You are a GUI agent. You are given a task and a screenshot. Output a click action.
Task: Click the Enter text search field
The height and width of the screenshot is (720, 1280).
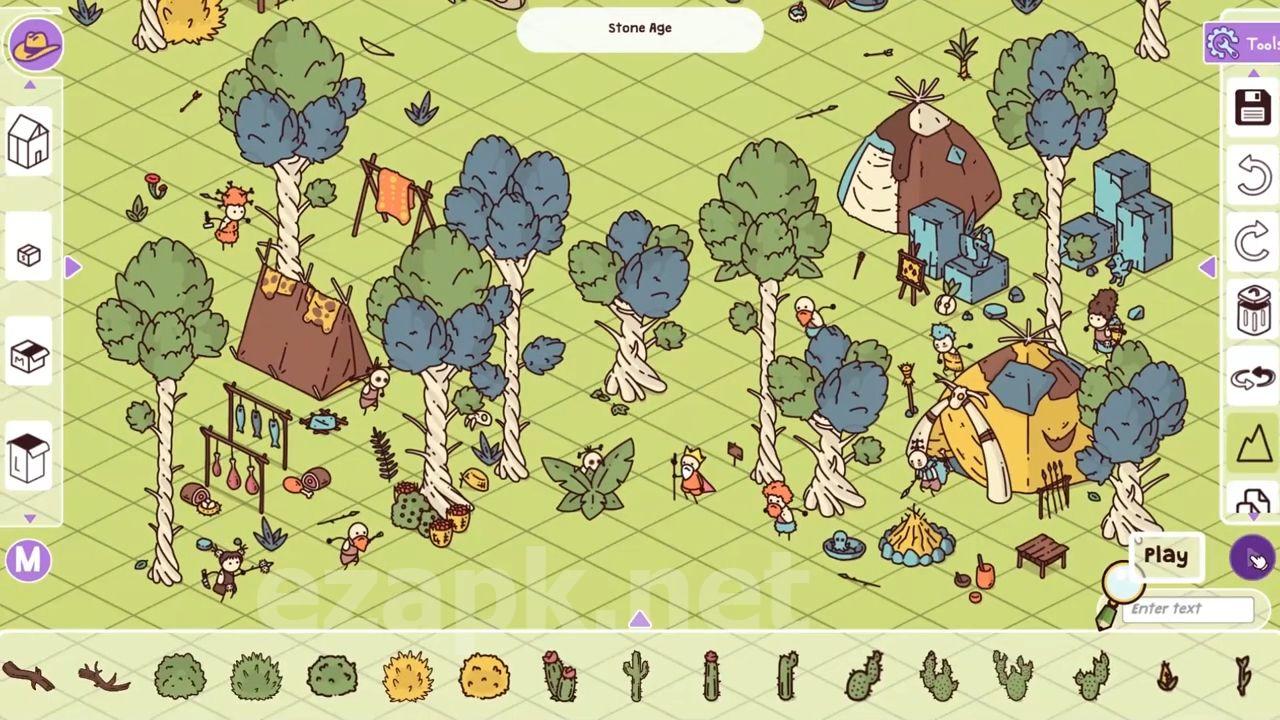[1190, 609]
